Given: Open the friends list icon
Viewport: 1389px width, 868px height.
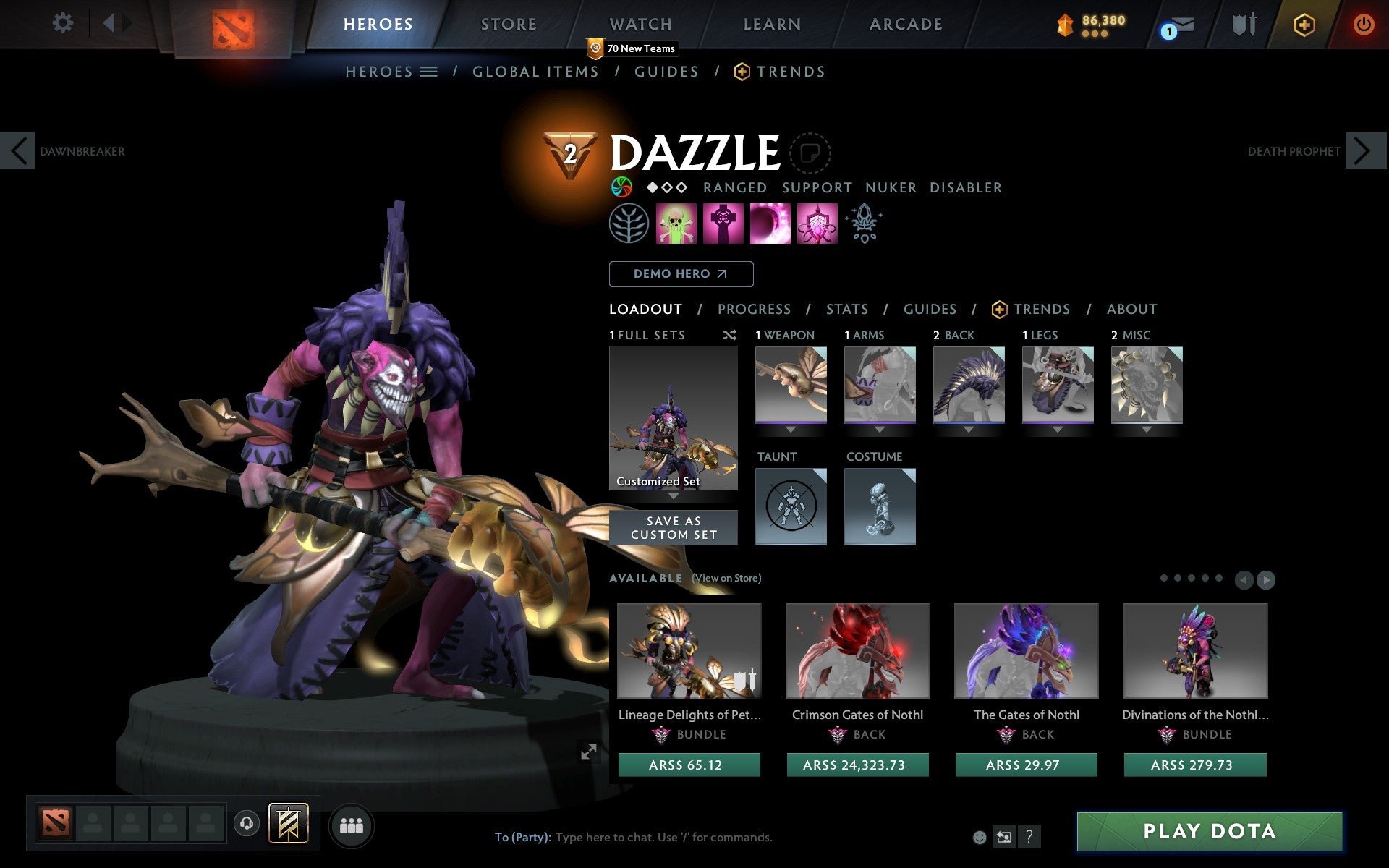Looking at the screenshot, I should click(352, 825).
